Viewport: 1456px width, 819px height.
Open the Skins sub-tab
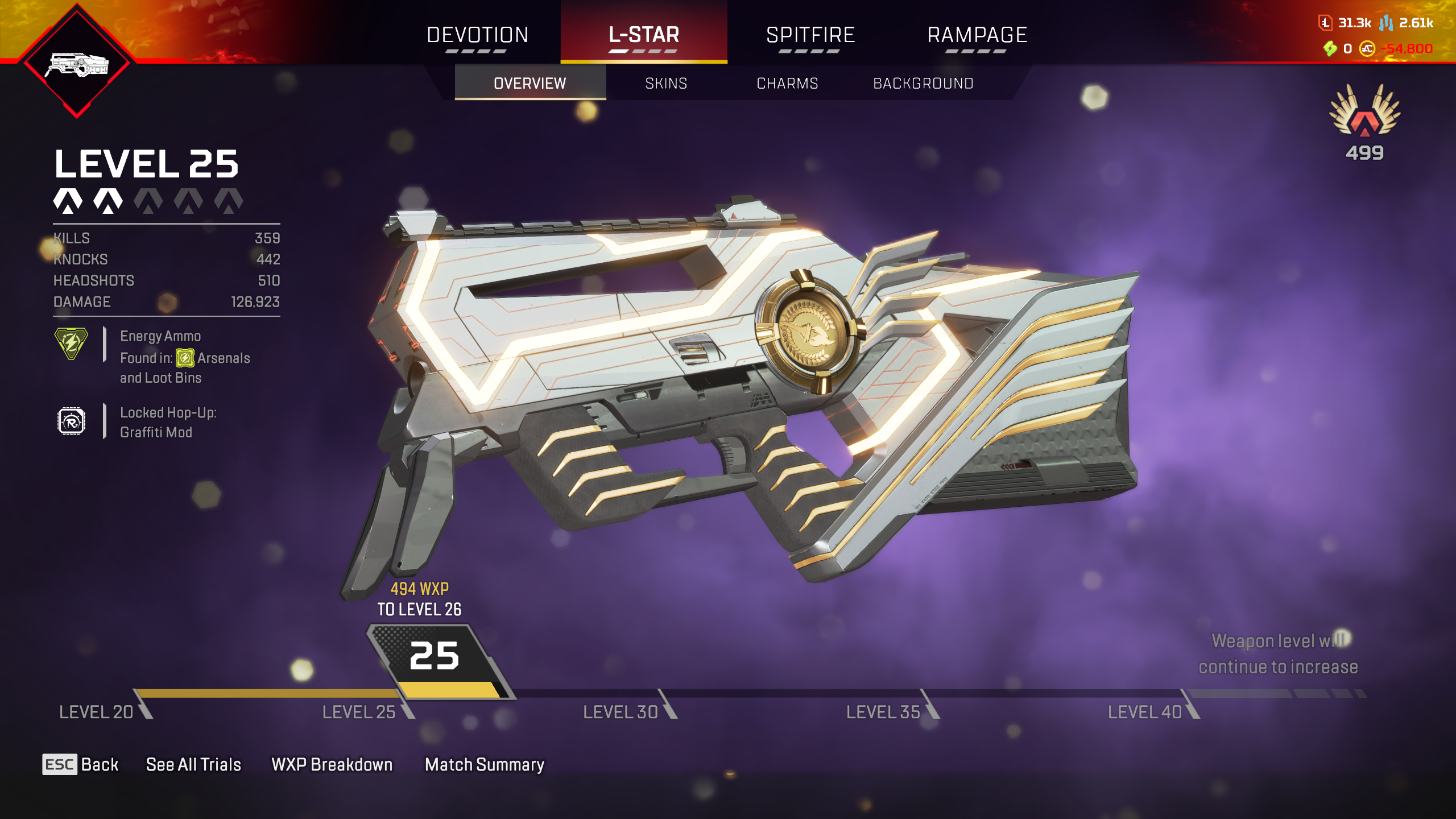click(x=666, y=84)
